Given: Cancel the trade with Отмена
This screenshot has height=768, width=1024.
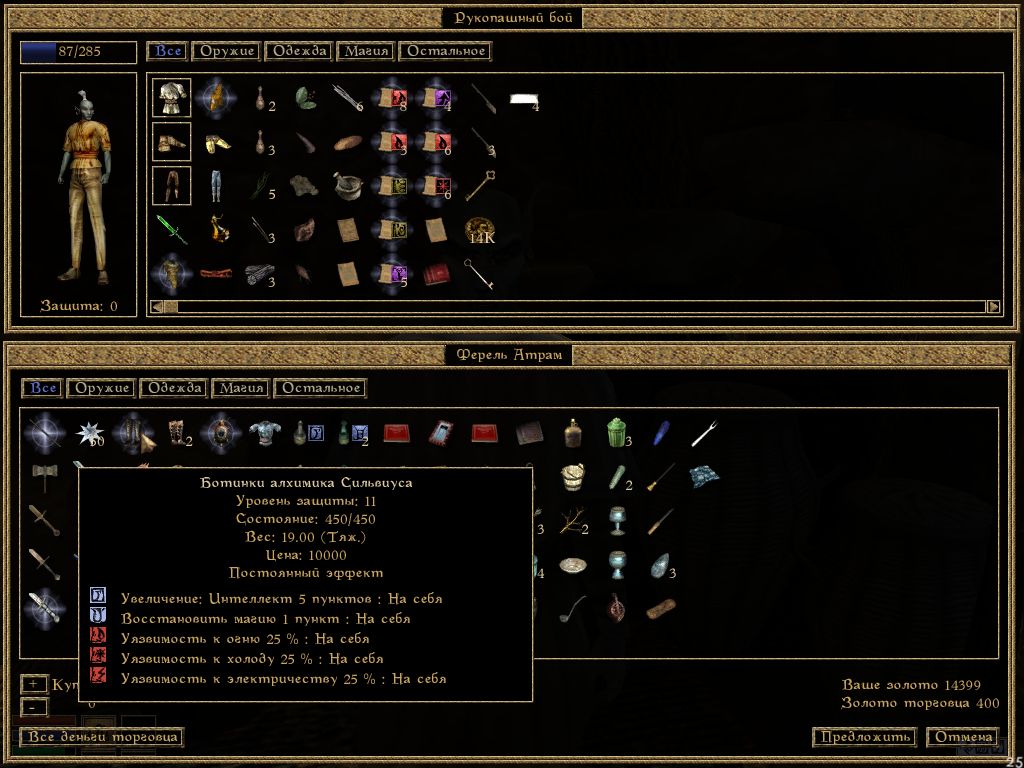Looking at the screenshot, I should tap(962, 737).
